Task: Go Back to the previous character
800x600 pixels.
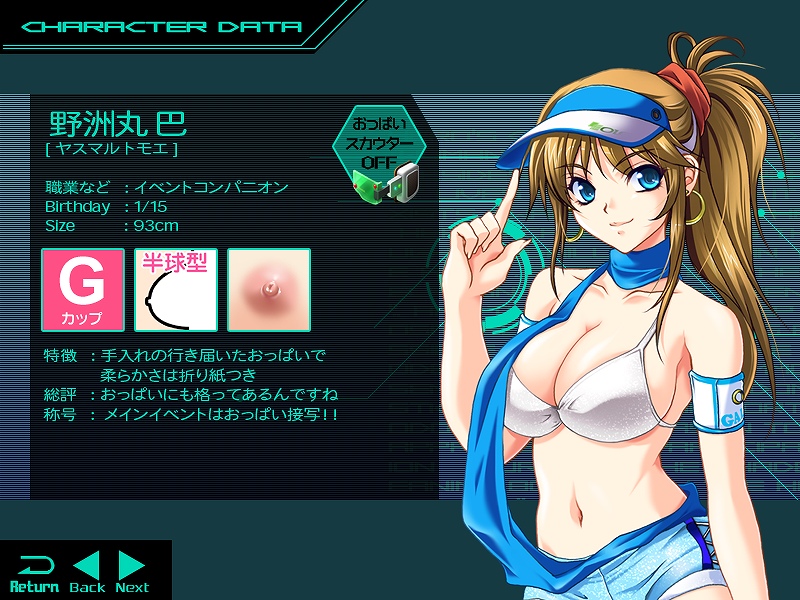Action: pyautogui.click(x=88, y=571)
